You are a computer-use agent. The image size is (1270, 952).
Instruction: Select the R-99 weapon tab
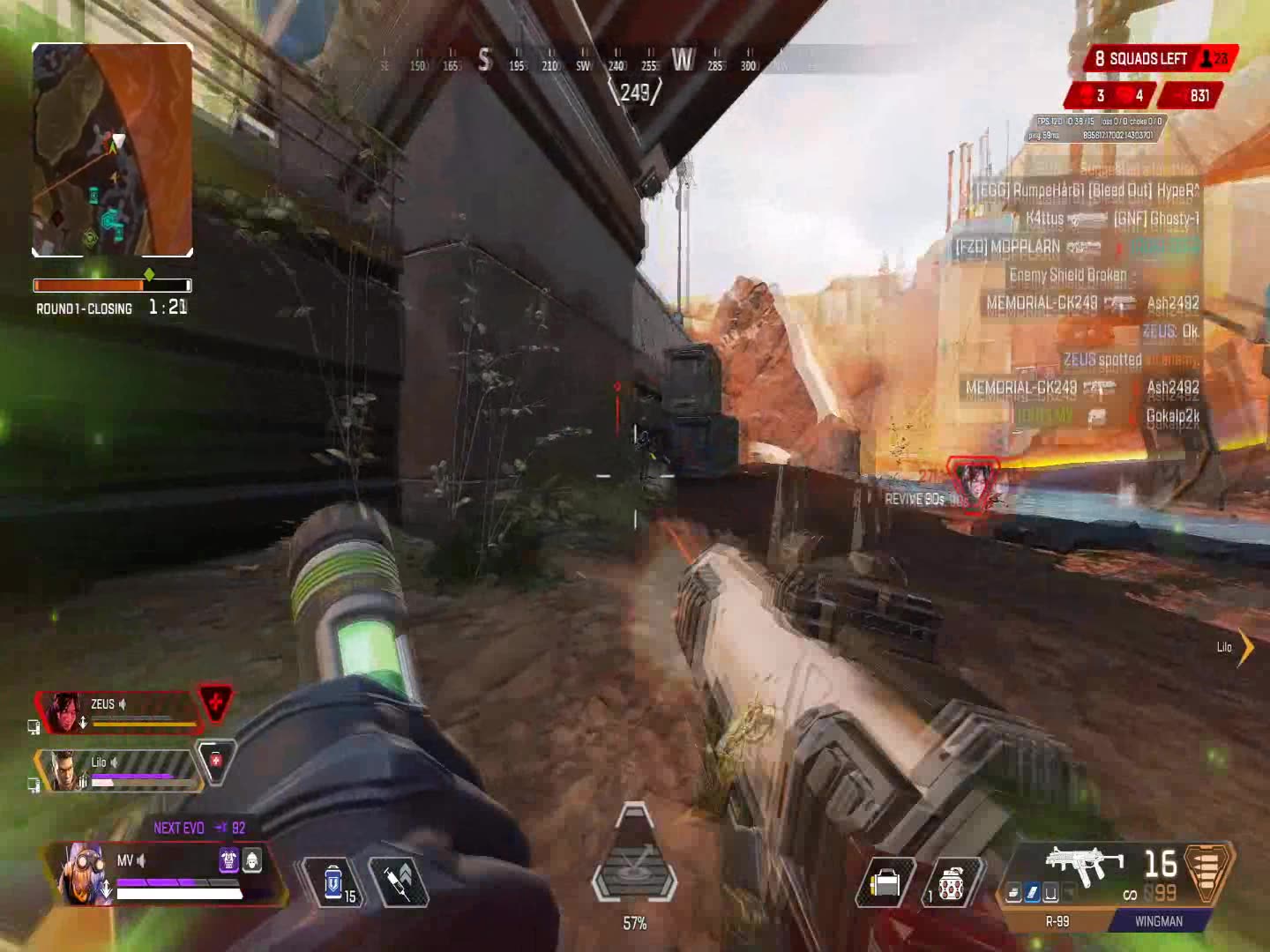point(1058,920)
